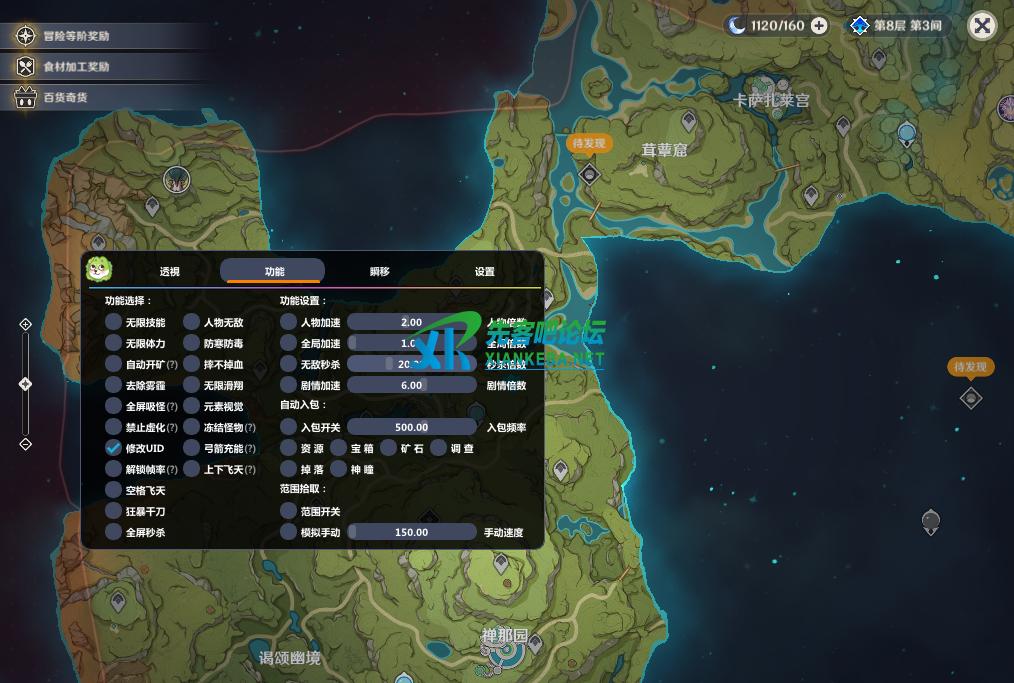Zoom in using the map zoom plus
The height and width of the screenshot is (683, 1014).
click(x=26, y=324)
